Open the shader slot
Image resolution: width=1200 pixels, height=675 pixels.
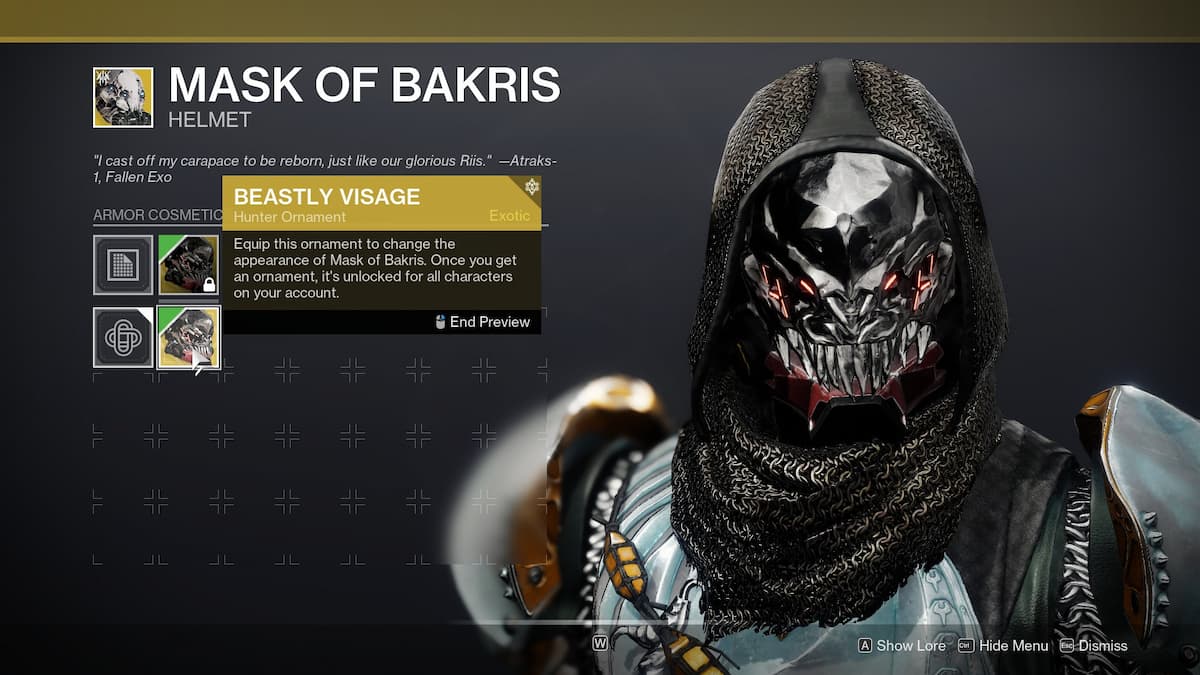pos(123,337)
